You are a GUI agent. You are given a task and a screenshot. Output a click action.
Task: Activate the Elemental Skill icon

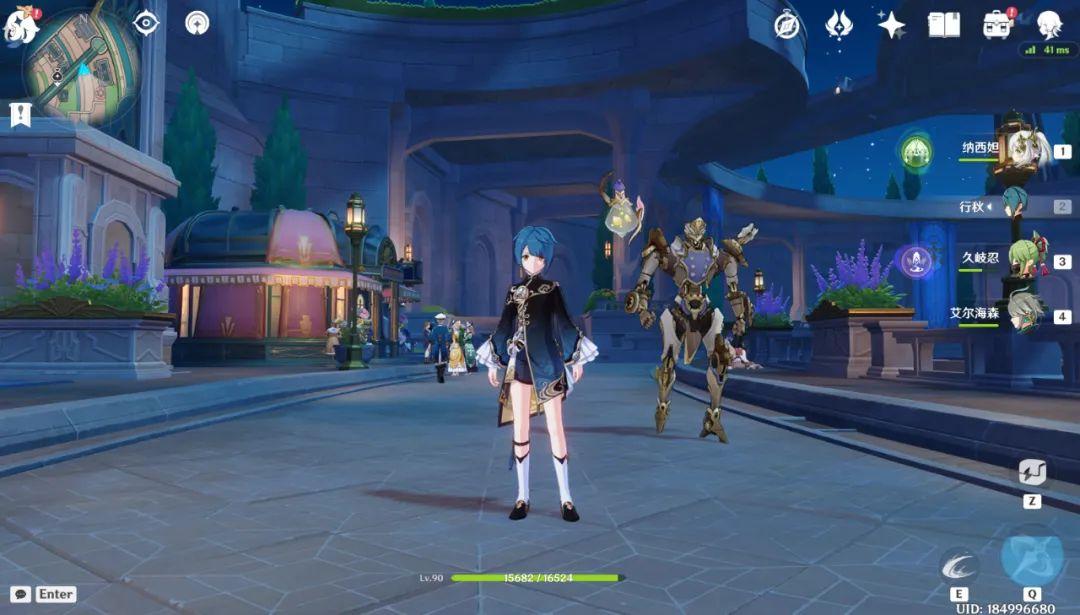pyautogui.click(x=959, y=566)
